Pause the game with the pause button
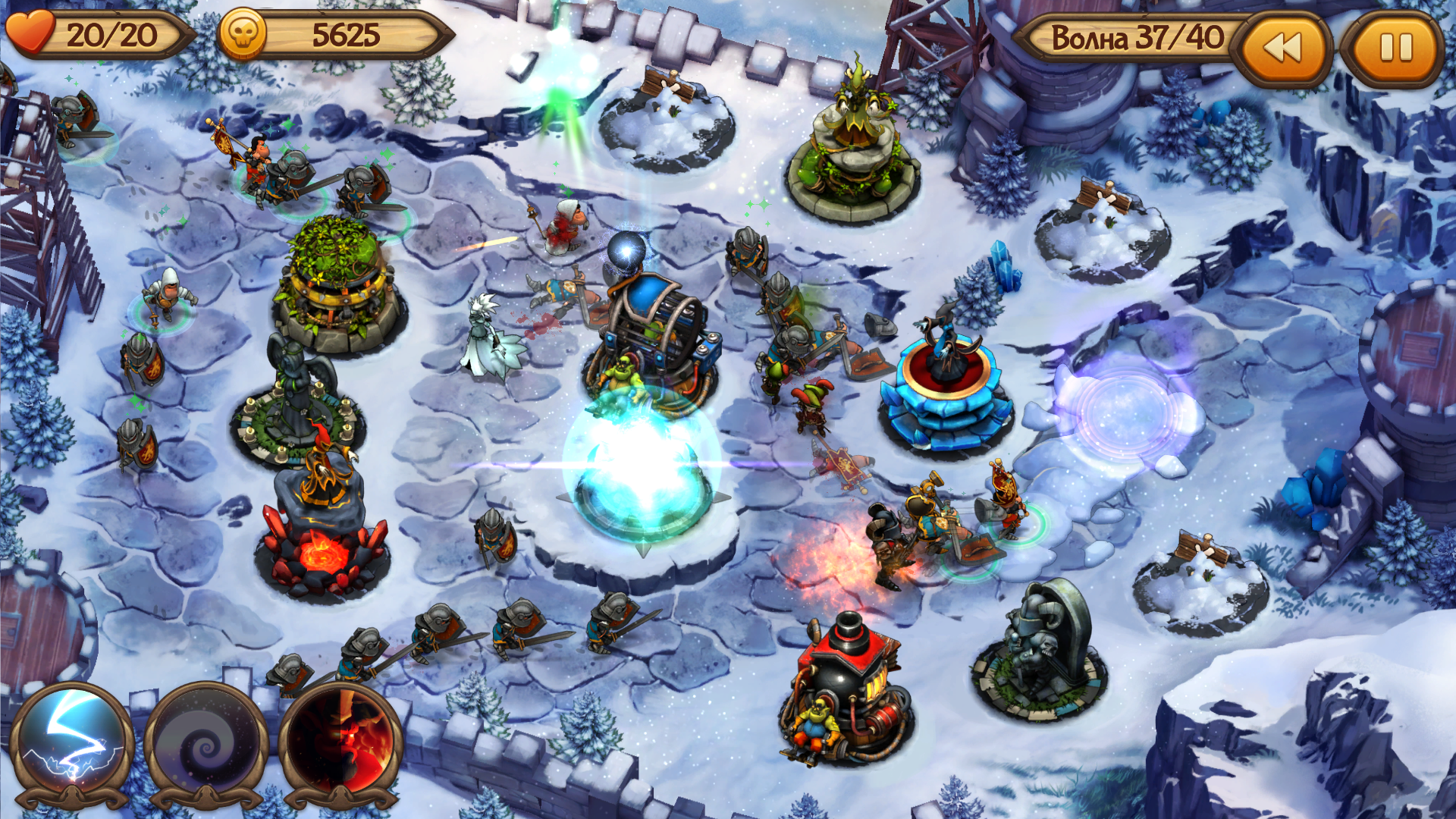The image size is (1456, 819). tap(1395, 49)
